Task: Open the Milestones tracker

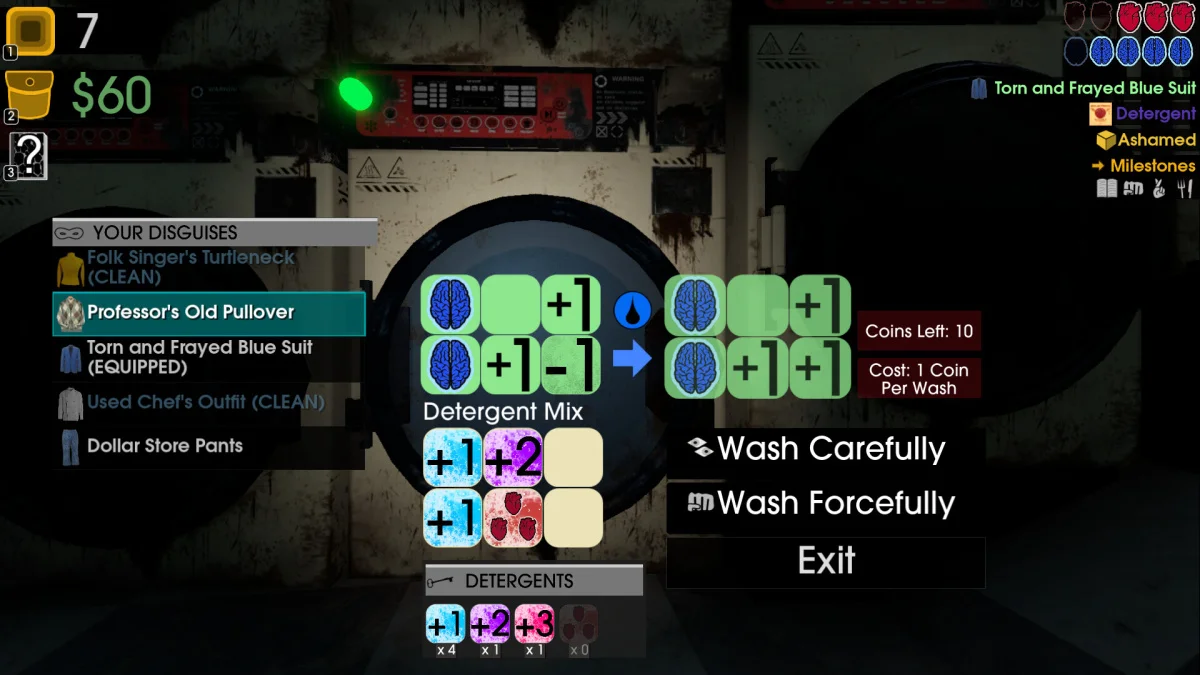Action: pyautogui.click(x=1151, y=166)
